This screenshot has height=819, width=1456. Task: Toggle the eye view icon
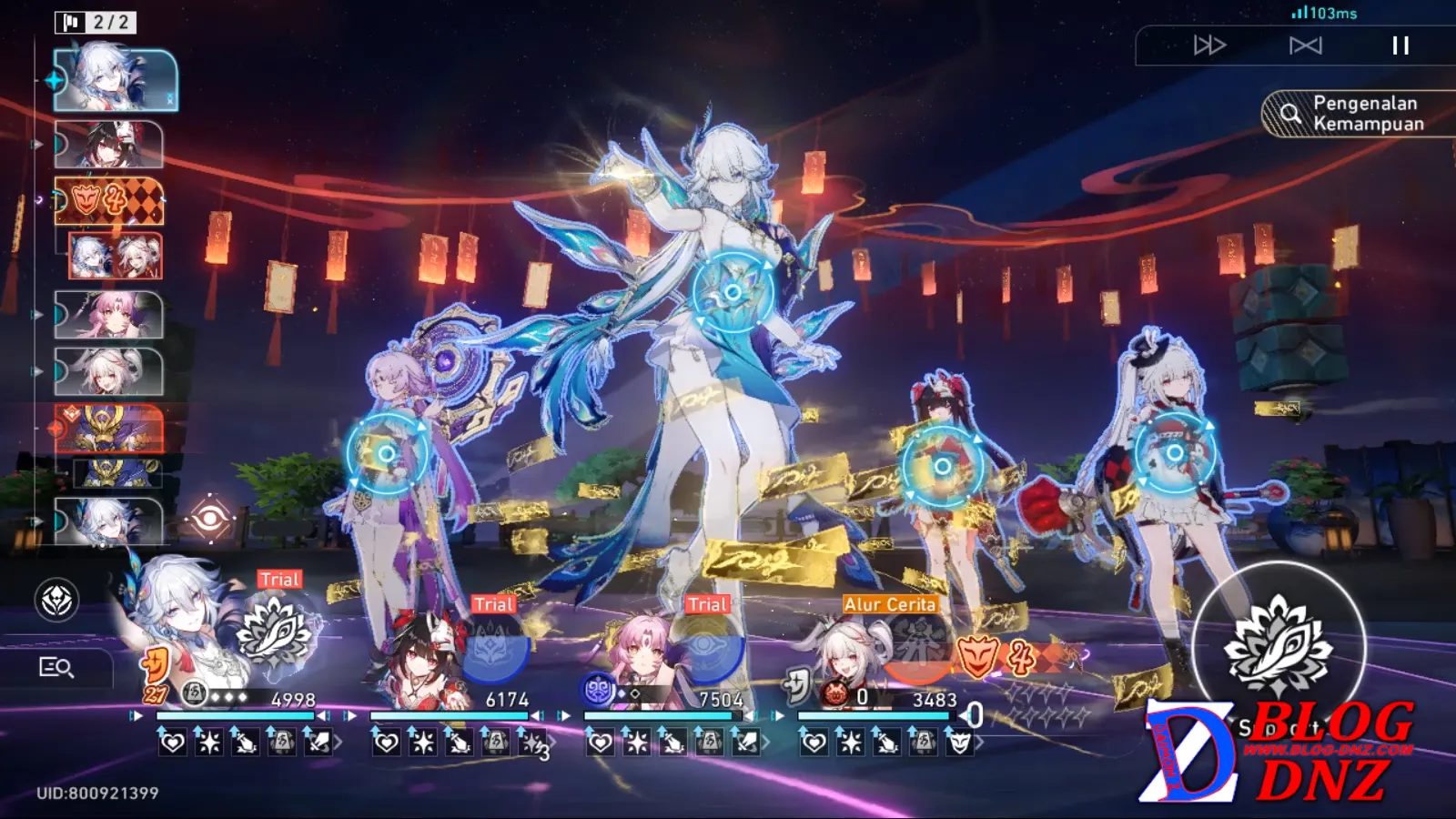click(x=210, y=520)
